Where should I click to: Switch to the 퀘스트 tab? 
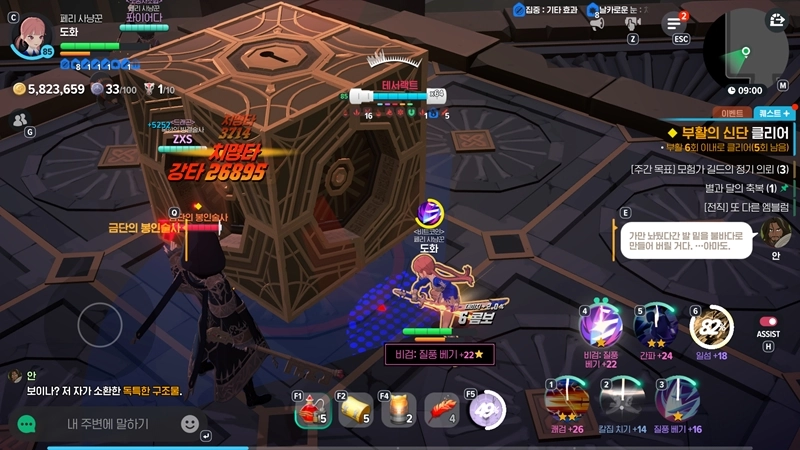click(x=773, y=114)
